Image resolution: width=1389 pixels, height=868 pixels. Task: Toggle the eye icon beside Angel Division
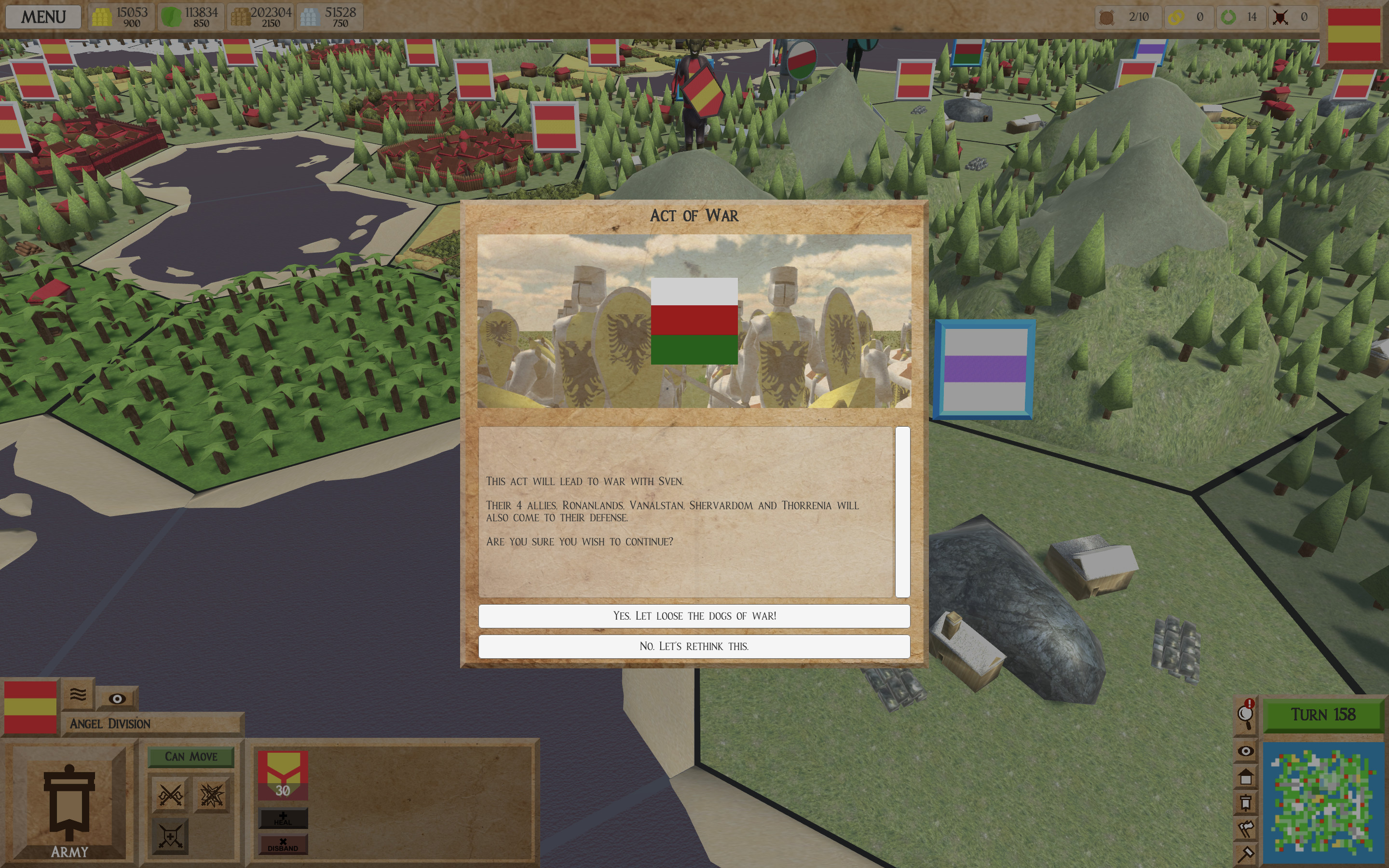[118, 699]
